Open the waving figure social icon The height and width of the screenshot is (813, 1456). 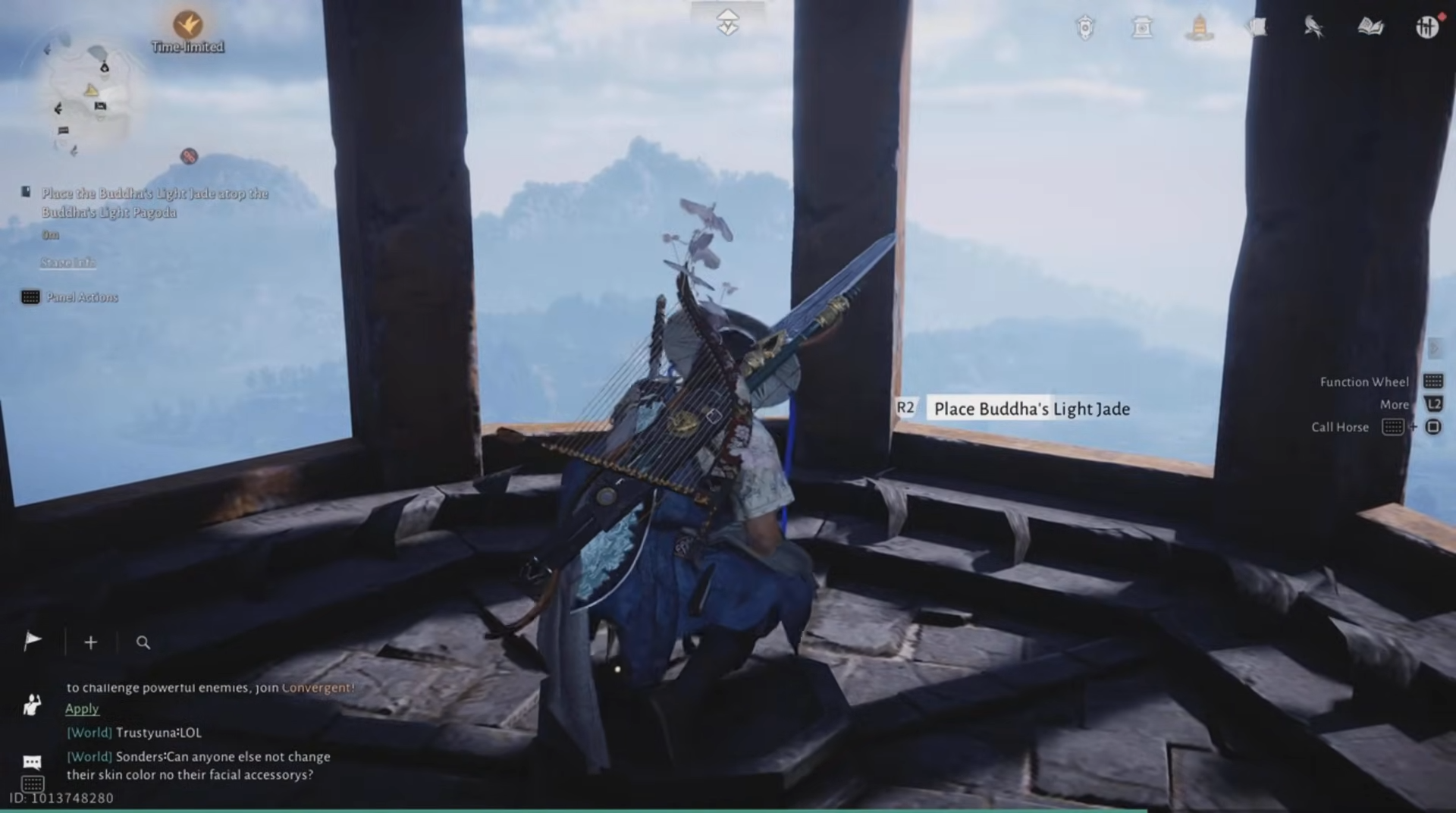(32, 705)
